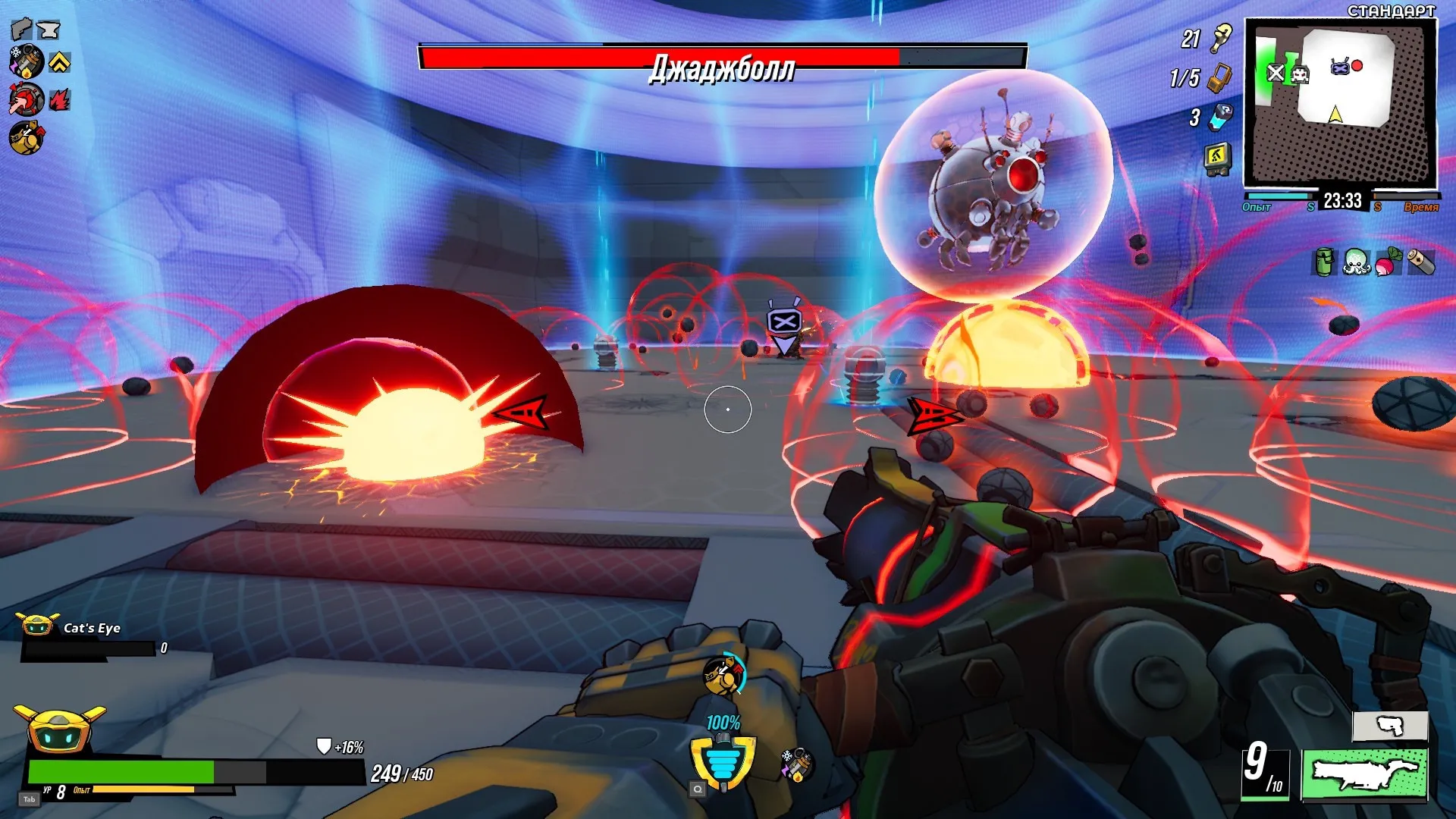Select the octopus item icon
Viewport: 1456px width, 819px height.
[1355, 262]
